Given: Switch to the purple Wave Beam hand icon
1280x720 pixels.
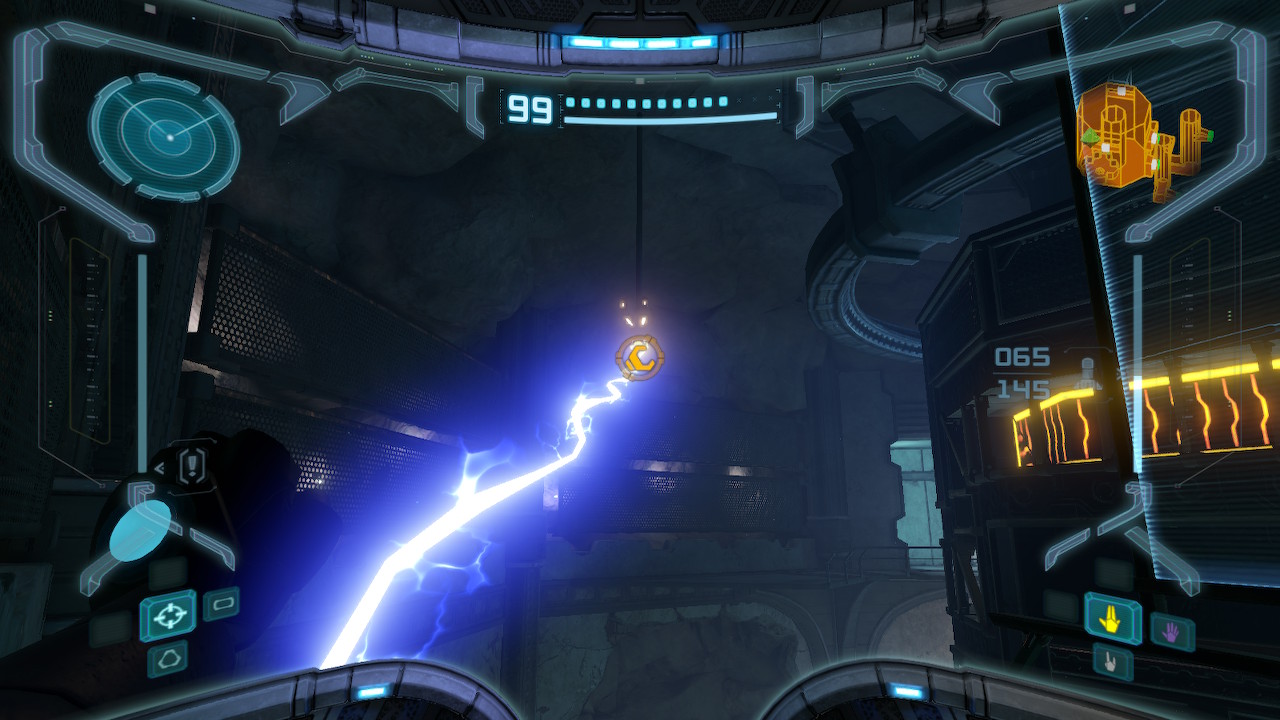Looking at the screenshot, I should click(1171, 630).
